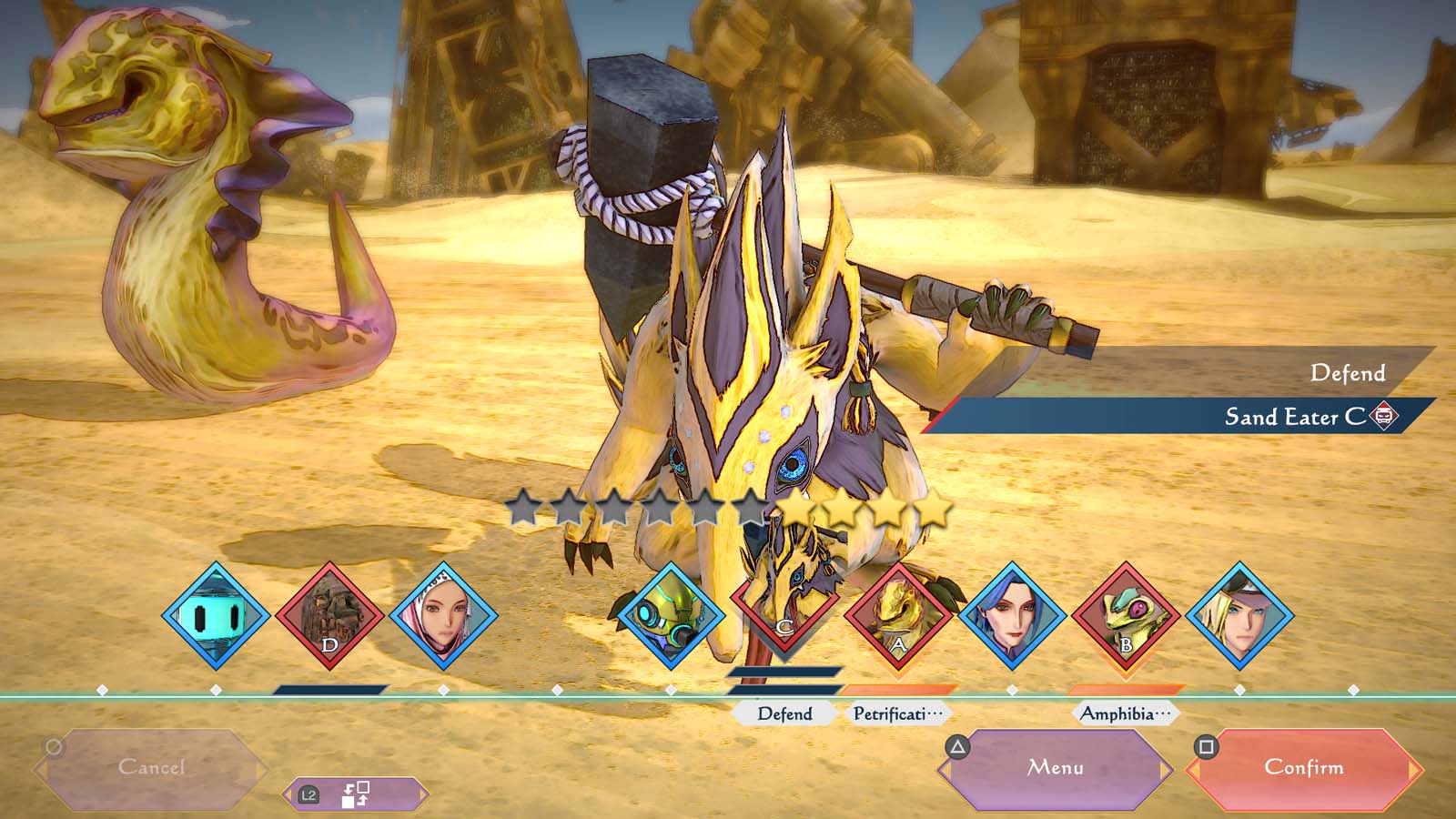
Task: Click the lizard enemy B portrait
Action: pyautogui.click(x=1127, y=616)
